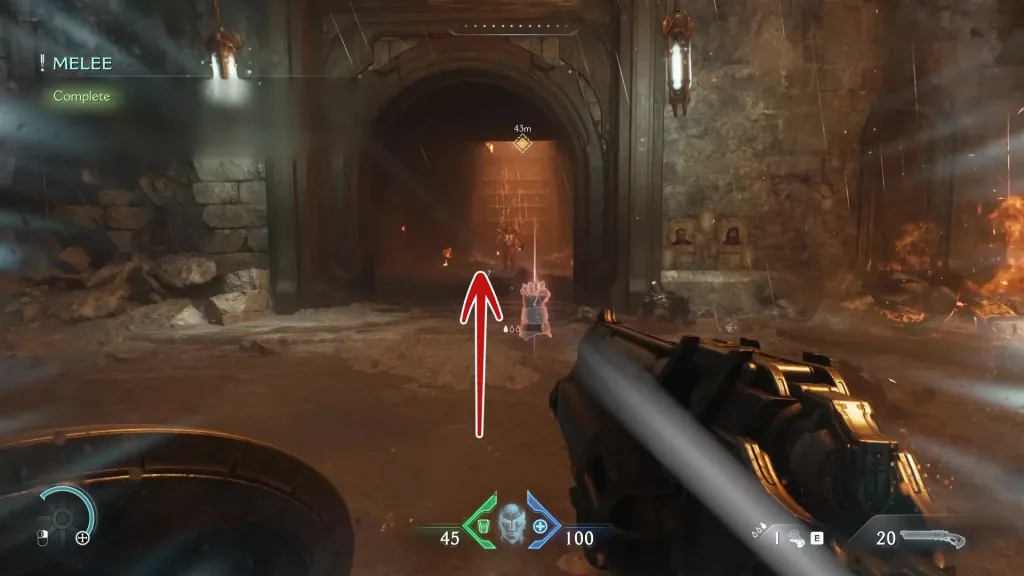Viewport: 1024px width, 576px height.
Task: Click the 43m objective waypoint marker
Action: coord(521,144)
